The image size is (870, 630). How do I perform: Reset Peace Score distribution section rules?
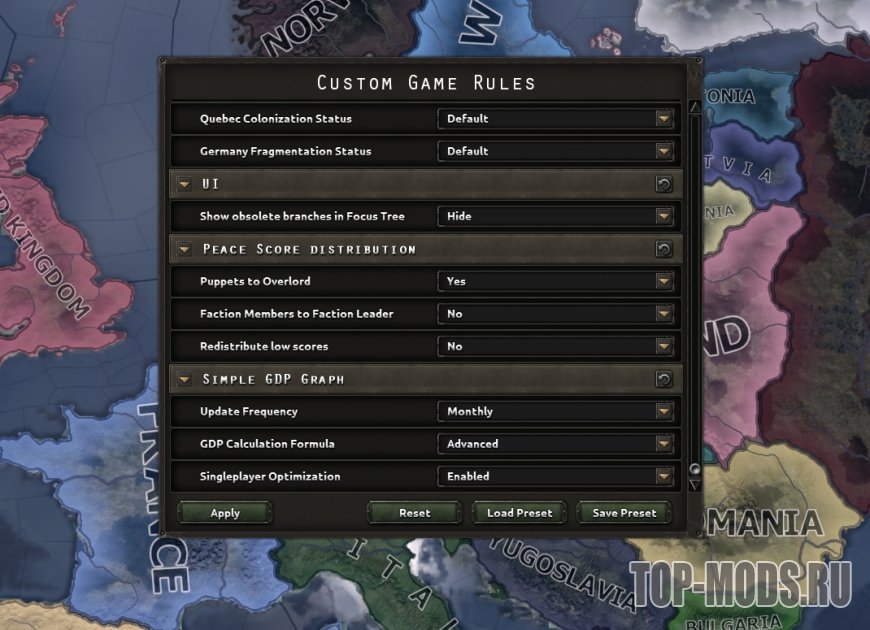663,249
